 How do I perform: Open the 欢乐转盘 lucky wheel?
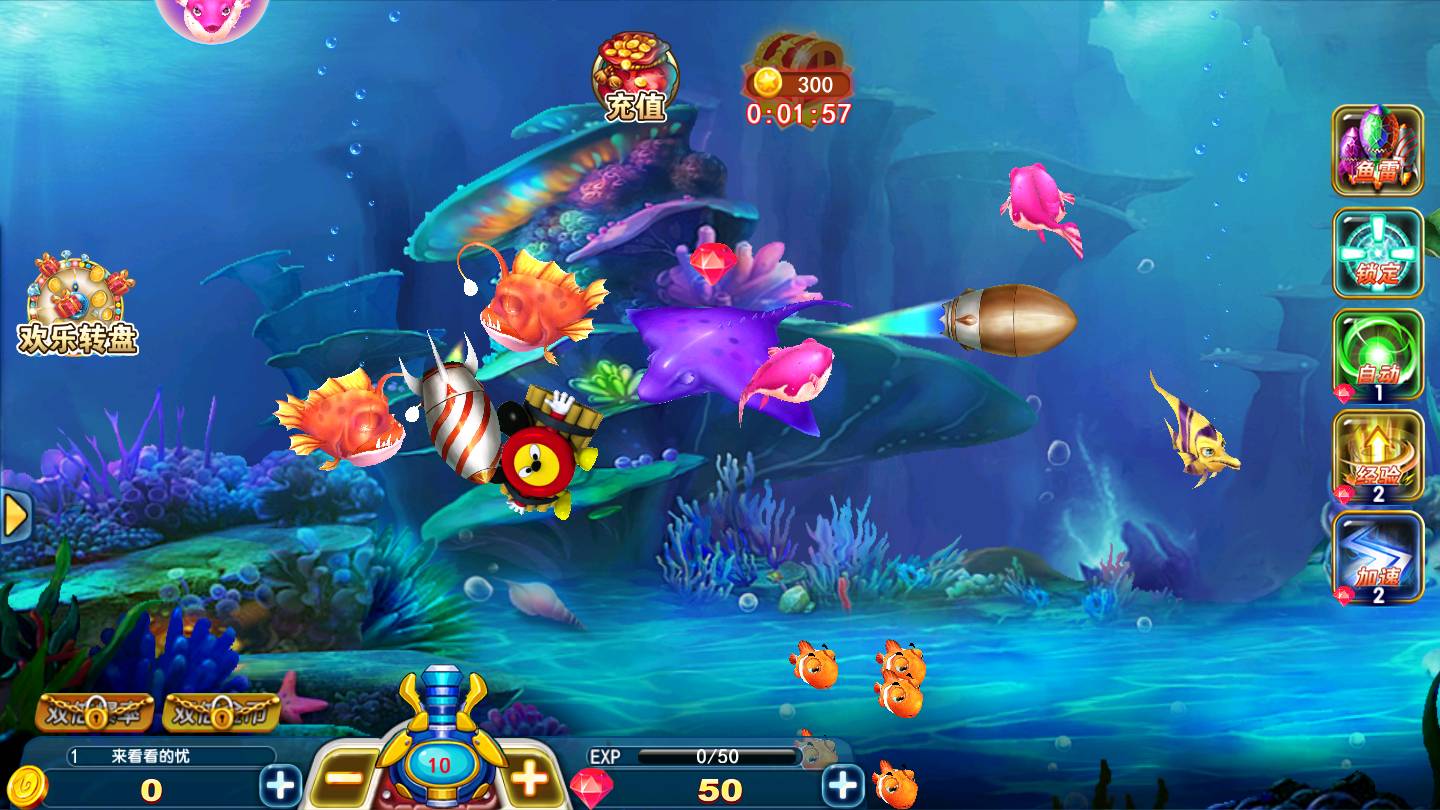80,304
